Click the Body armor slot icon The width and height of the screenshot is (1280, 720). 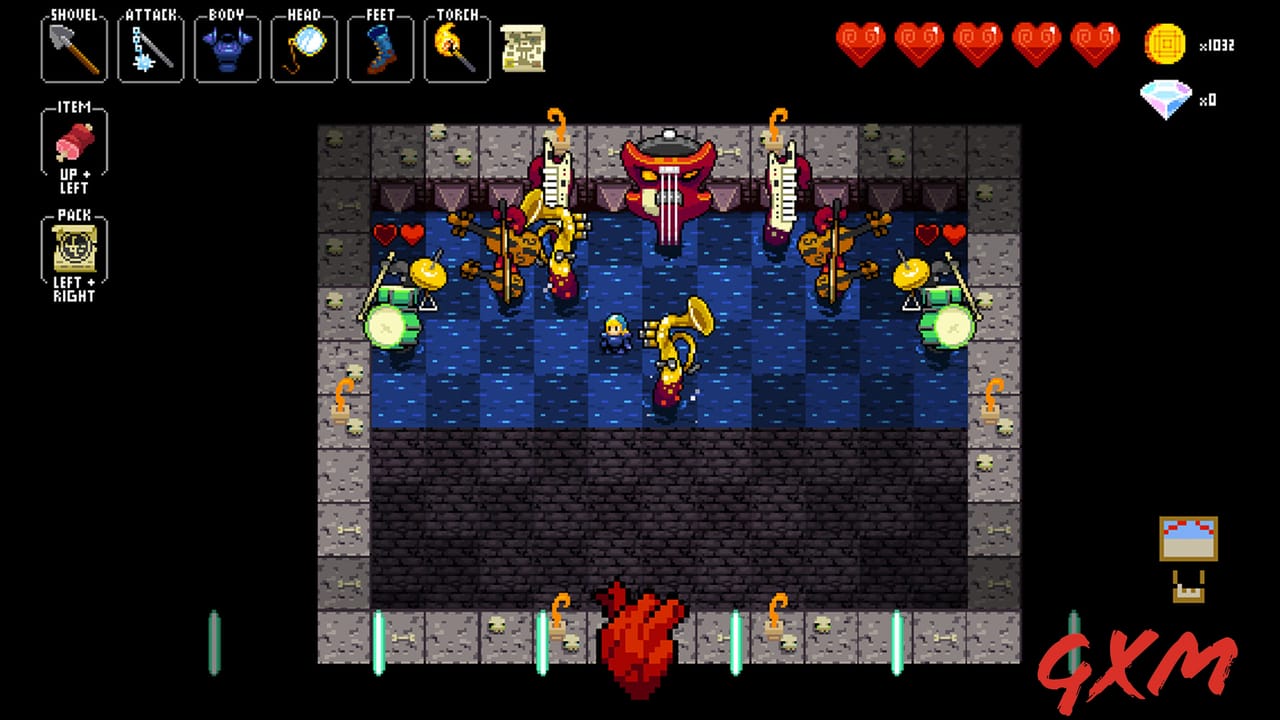(227, 47)
